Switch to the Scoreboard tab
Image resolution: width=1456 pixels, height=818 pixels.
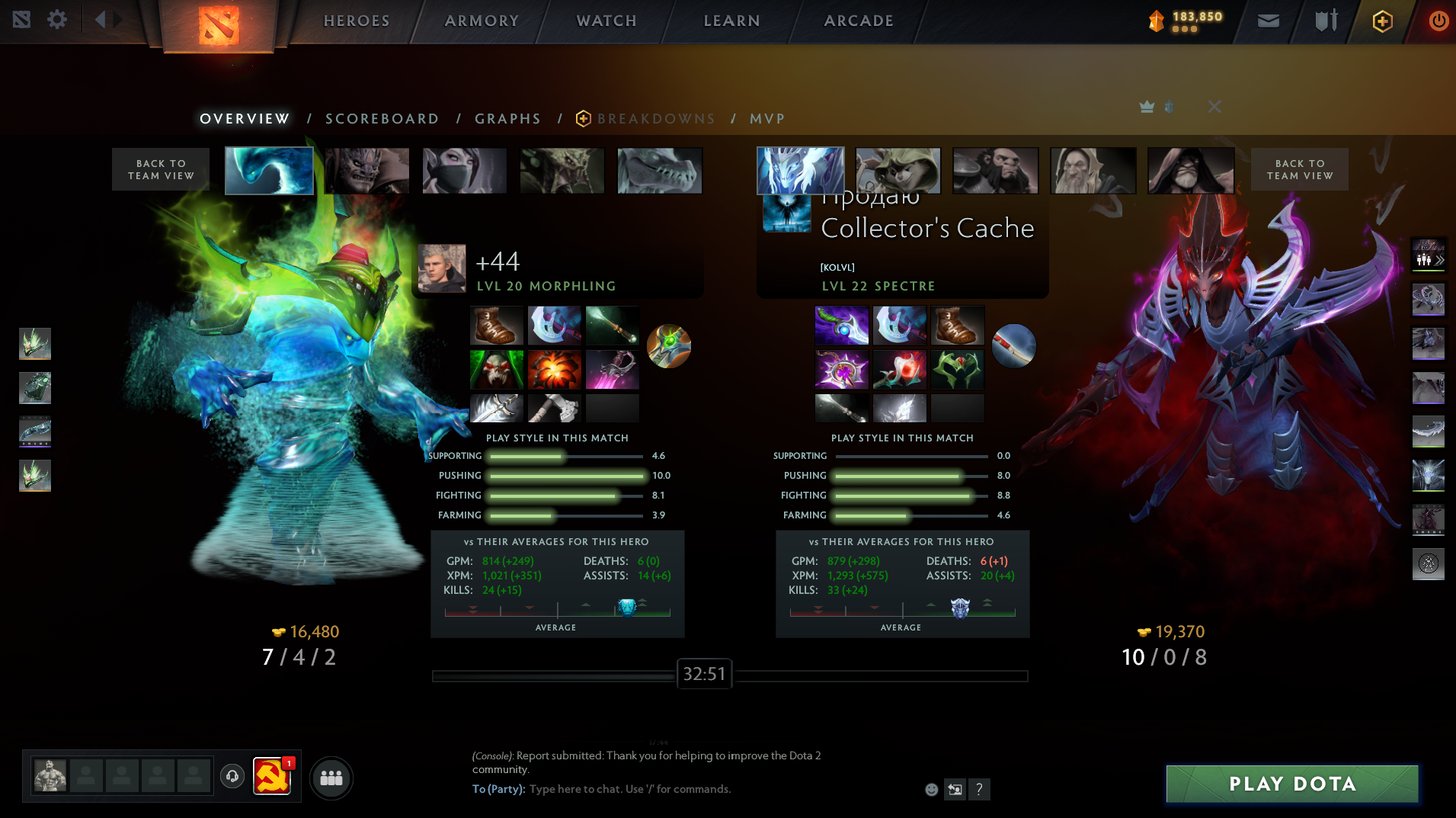382,119
